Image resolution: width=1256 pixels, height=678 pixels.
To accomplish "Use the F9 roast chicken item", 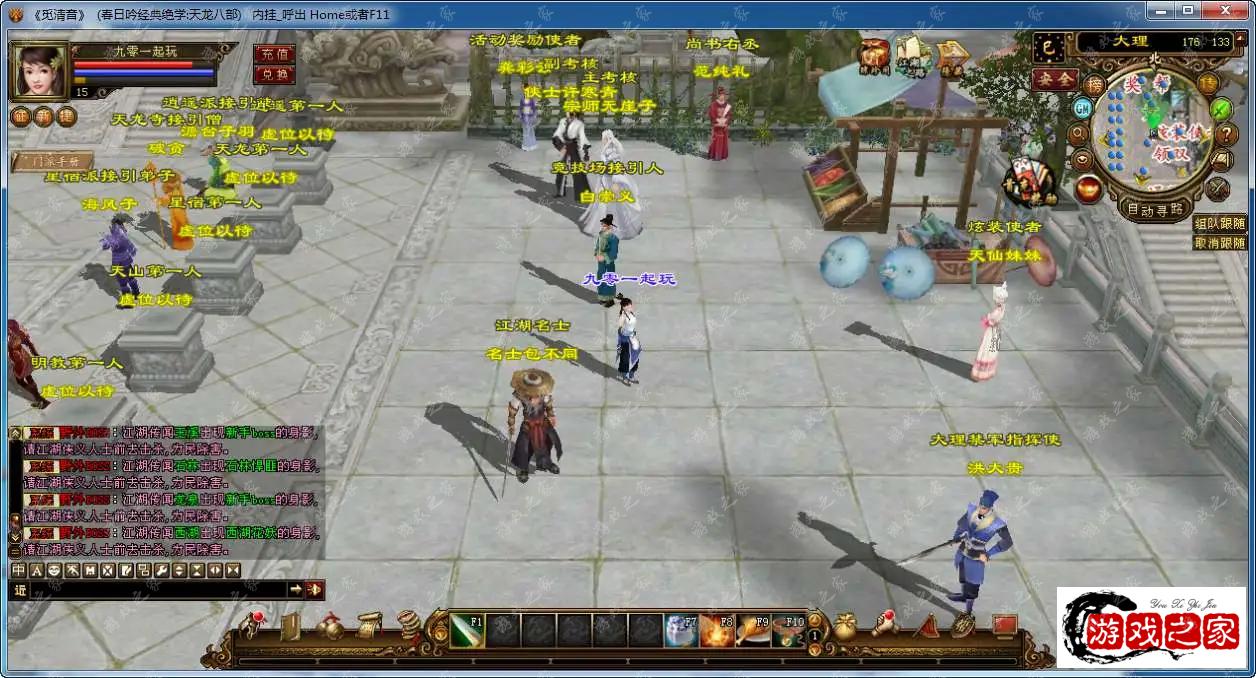I will [x=753, y=631].
